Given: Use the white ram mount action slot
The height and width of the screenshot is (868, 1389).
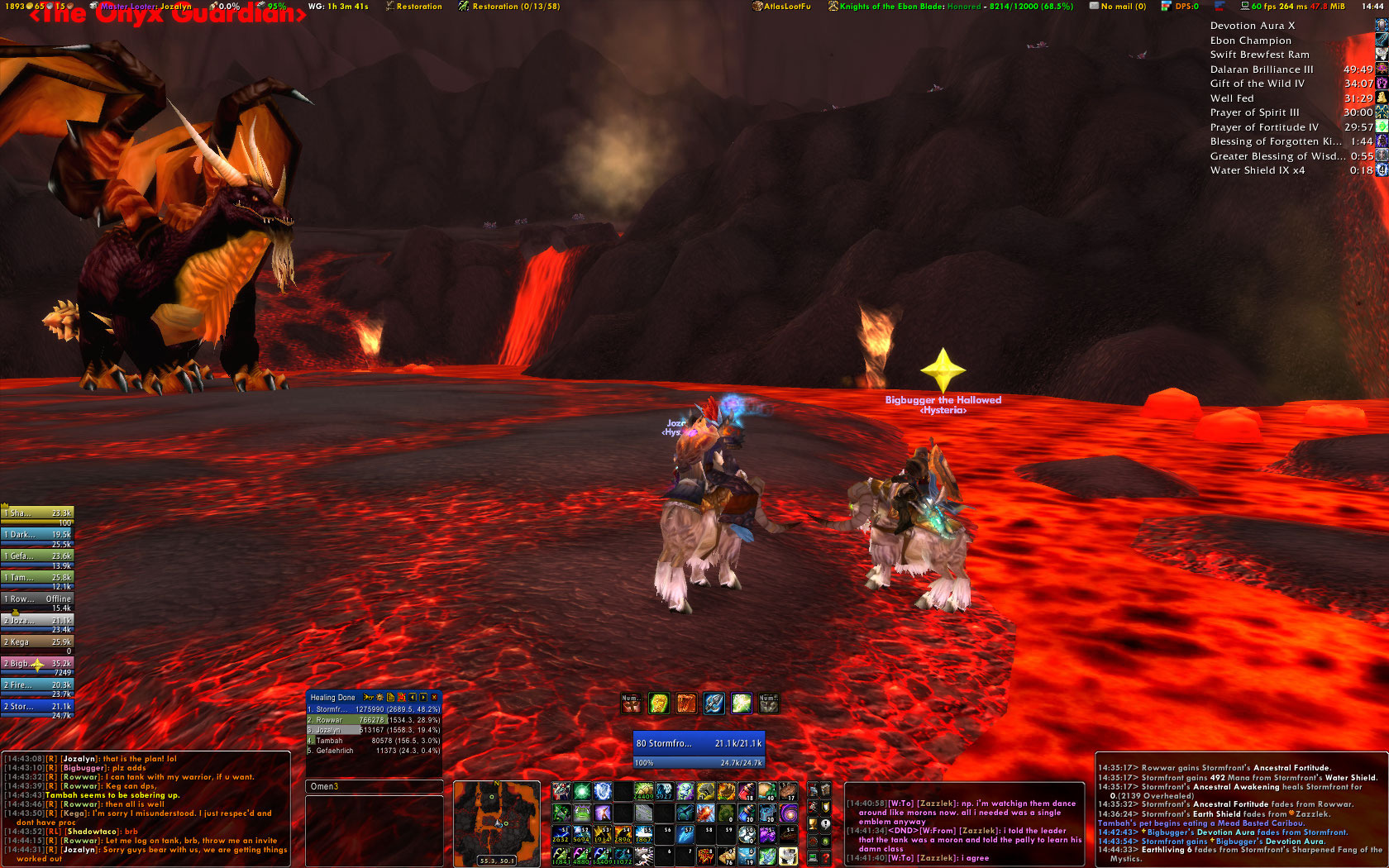Looking at the screenshot, I should coord(788,857).
